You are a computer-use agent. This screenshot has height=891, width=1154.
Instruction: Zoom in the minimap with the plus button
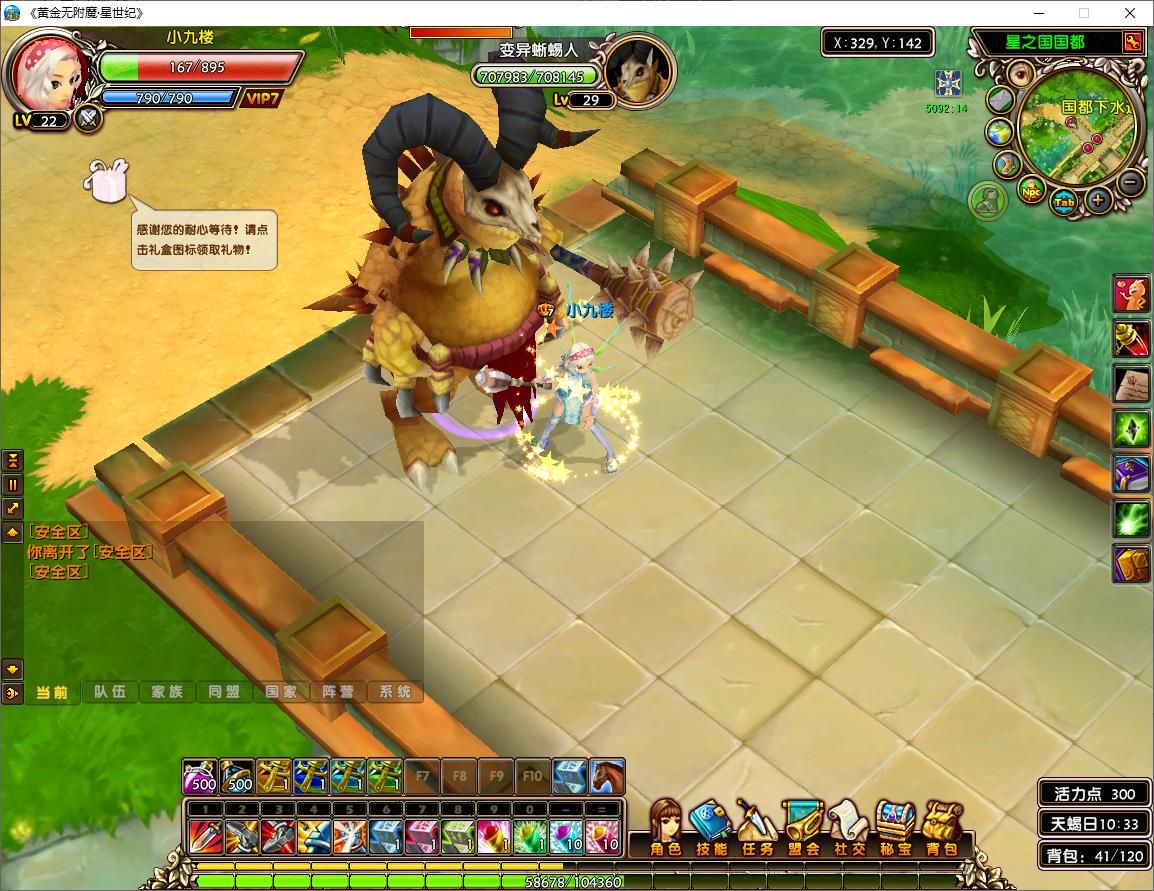pos(1098,200)
